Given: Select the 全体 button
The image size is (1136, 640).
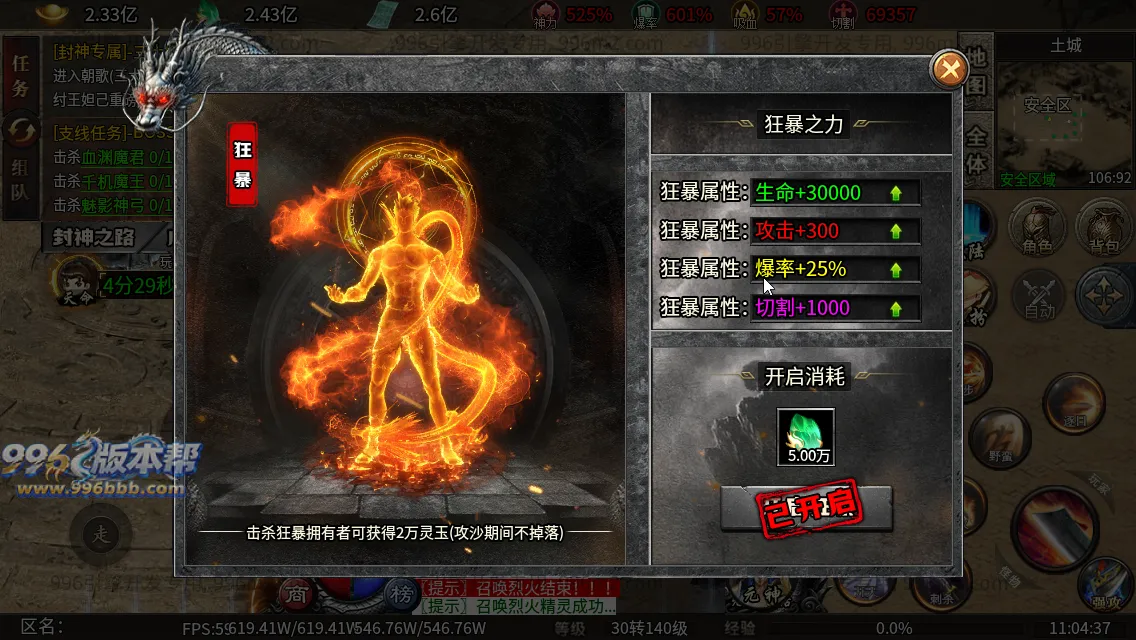Looking at the screenshot, I should pyautogui.click(x=977, y=150).
